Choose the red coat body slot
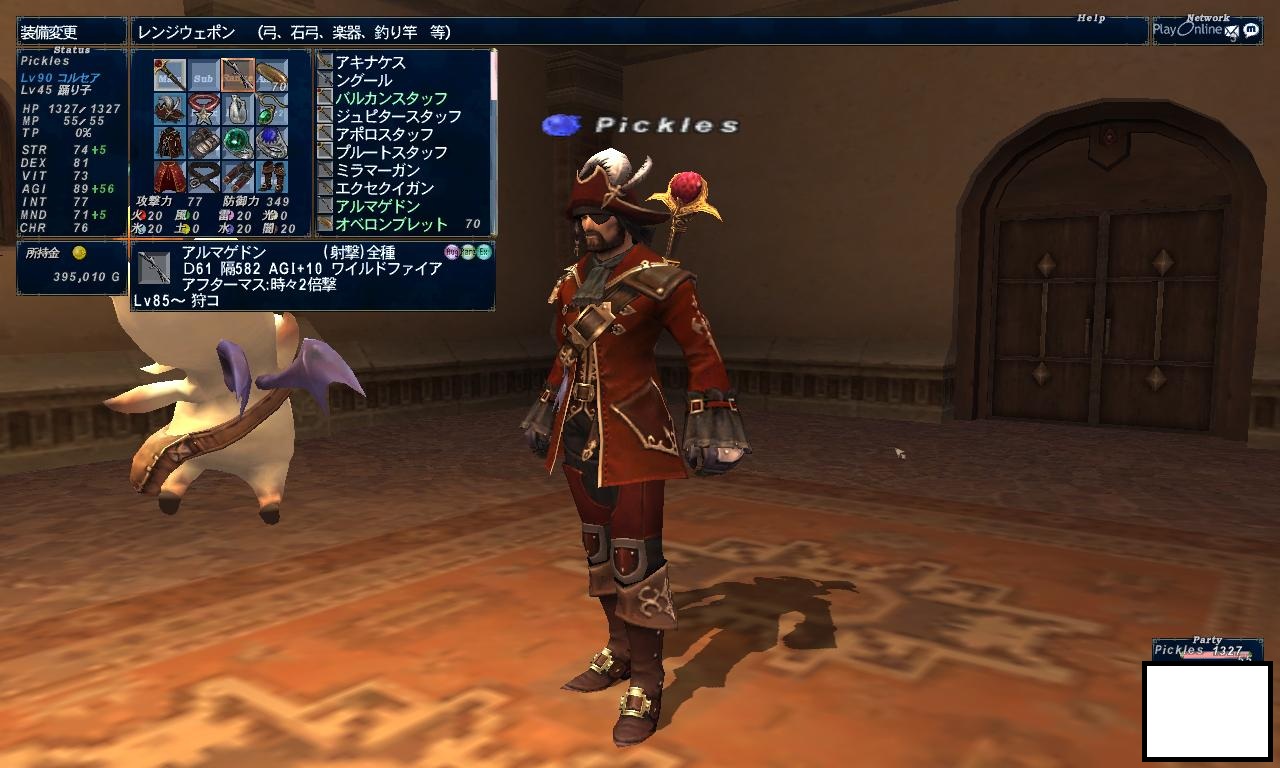Viewport: 1280px width, 768px height. [x=170, y=142]
